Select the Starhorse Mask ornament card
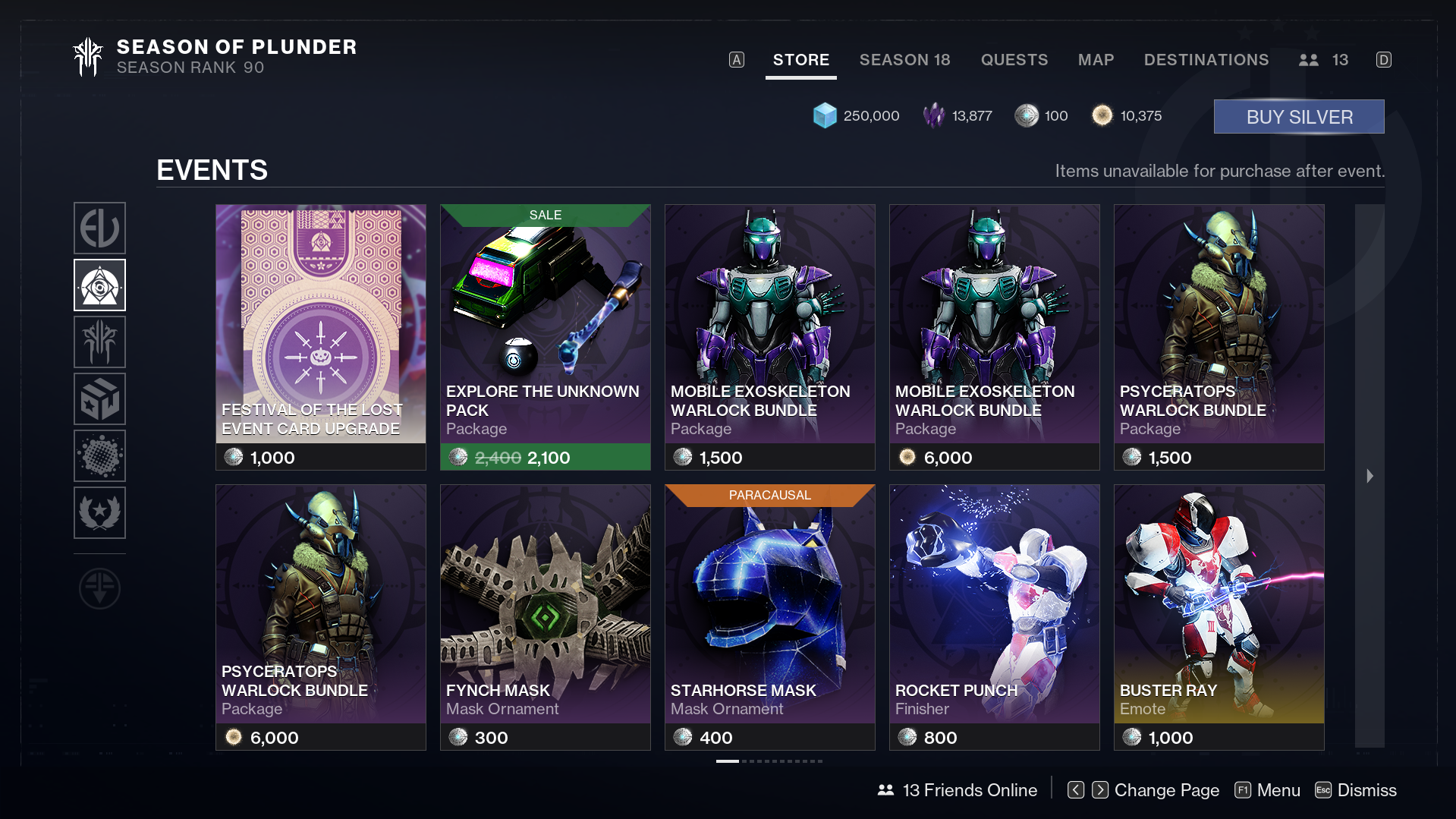Screen dimensions: 1456x819 (769, 607)
